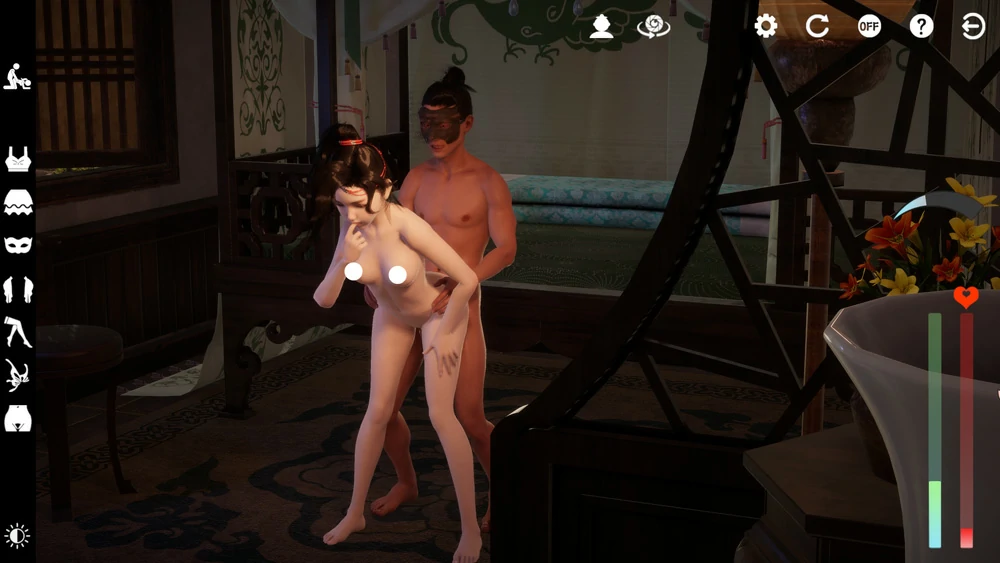Activate the rotating camera view icon
1000x563 pixels.
(653, 26)
